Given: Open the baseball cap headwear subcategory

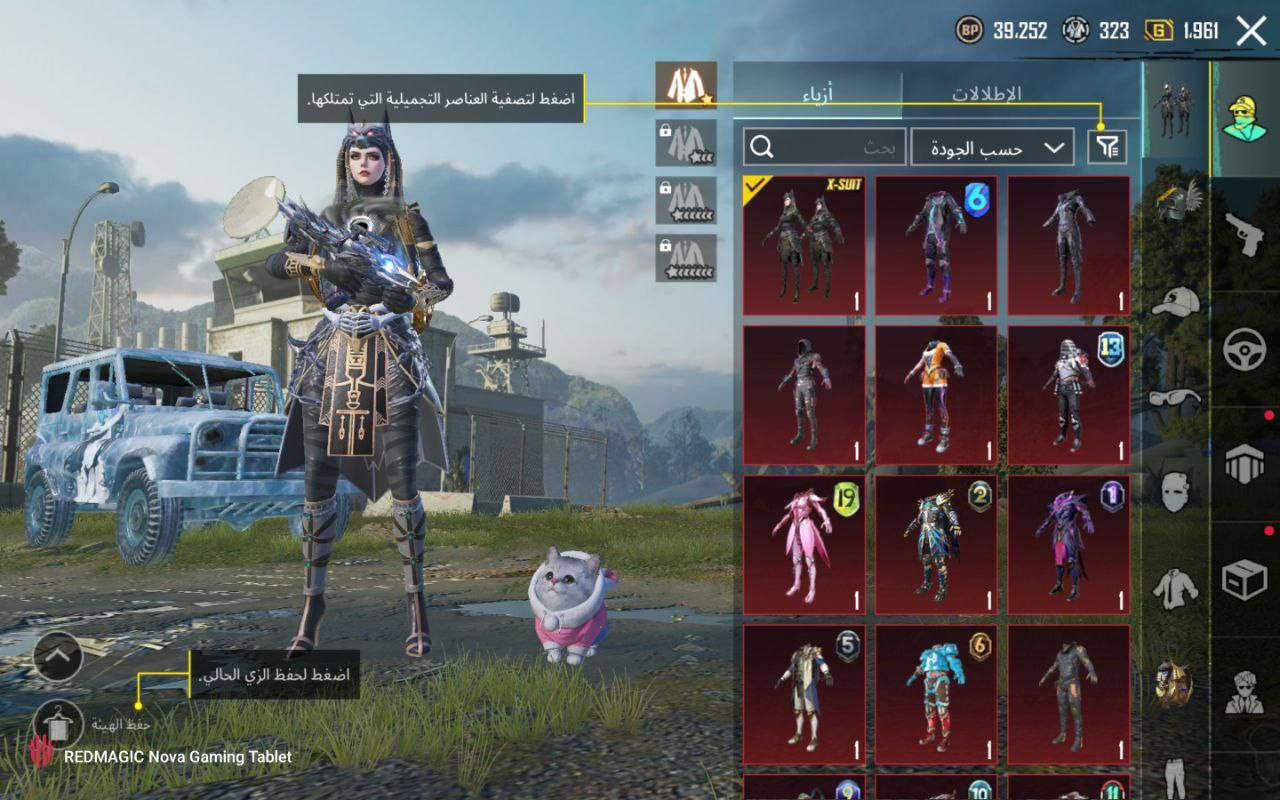Looking at the screenshot, I should (x=1175, y=301).
